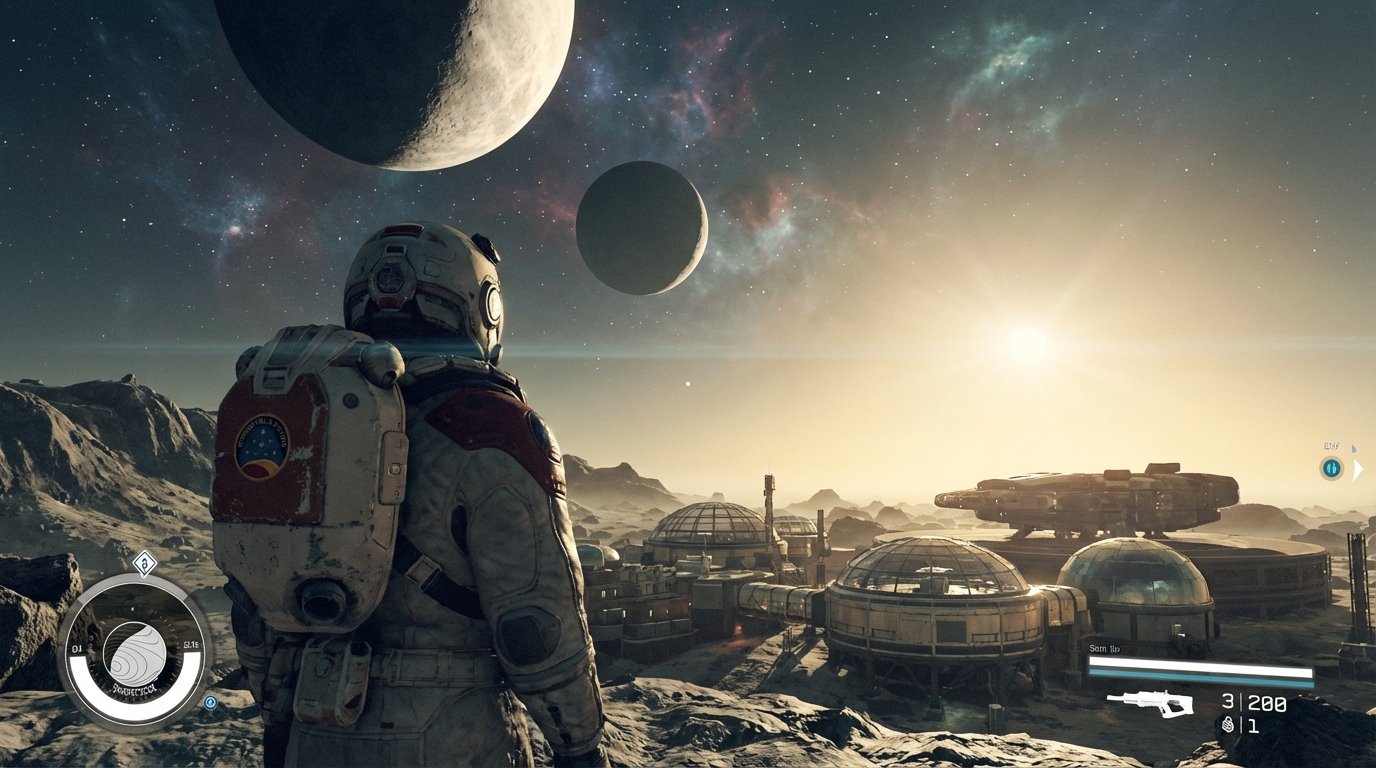Select the ammo counter reading 3|200
Screen dimensions: 1376x768
tap(1252, 703)
